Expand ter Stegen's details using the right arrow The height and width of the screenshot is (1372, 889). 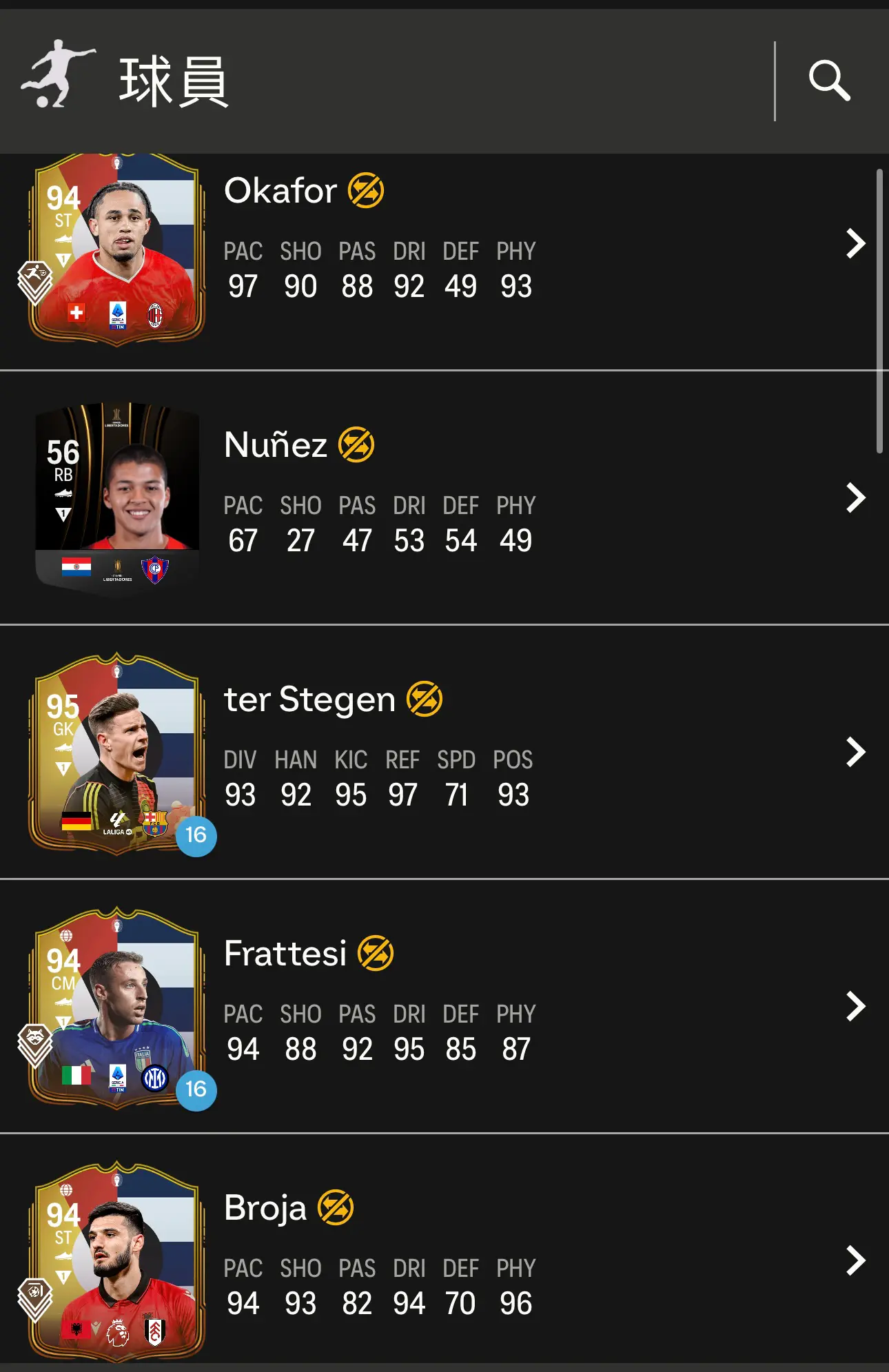pyautogui.click(x=855, y=751)
